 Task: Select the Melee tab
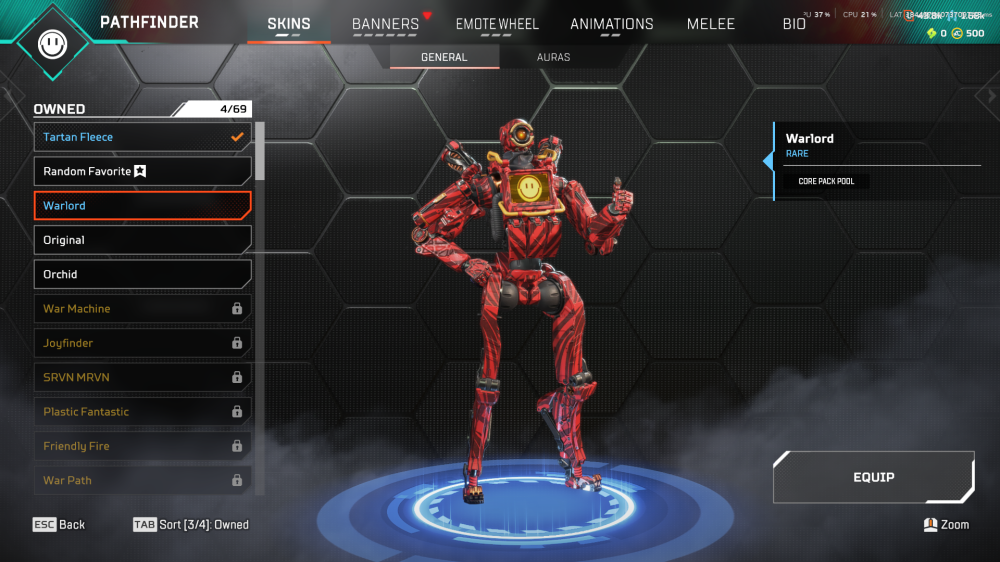point(711,24)
